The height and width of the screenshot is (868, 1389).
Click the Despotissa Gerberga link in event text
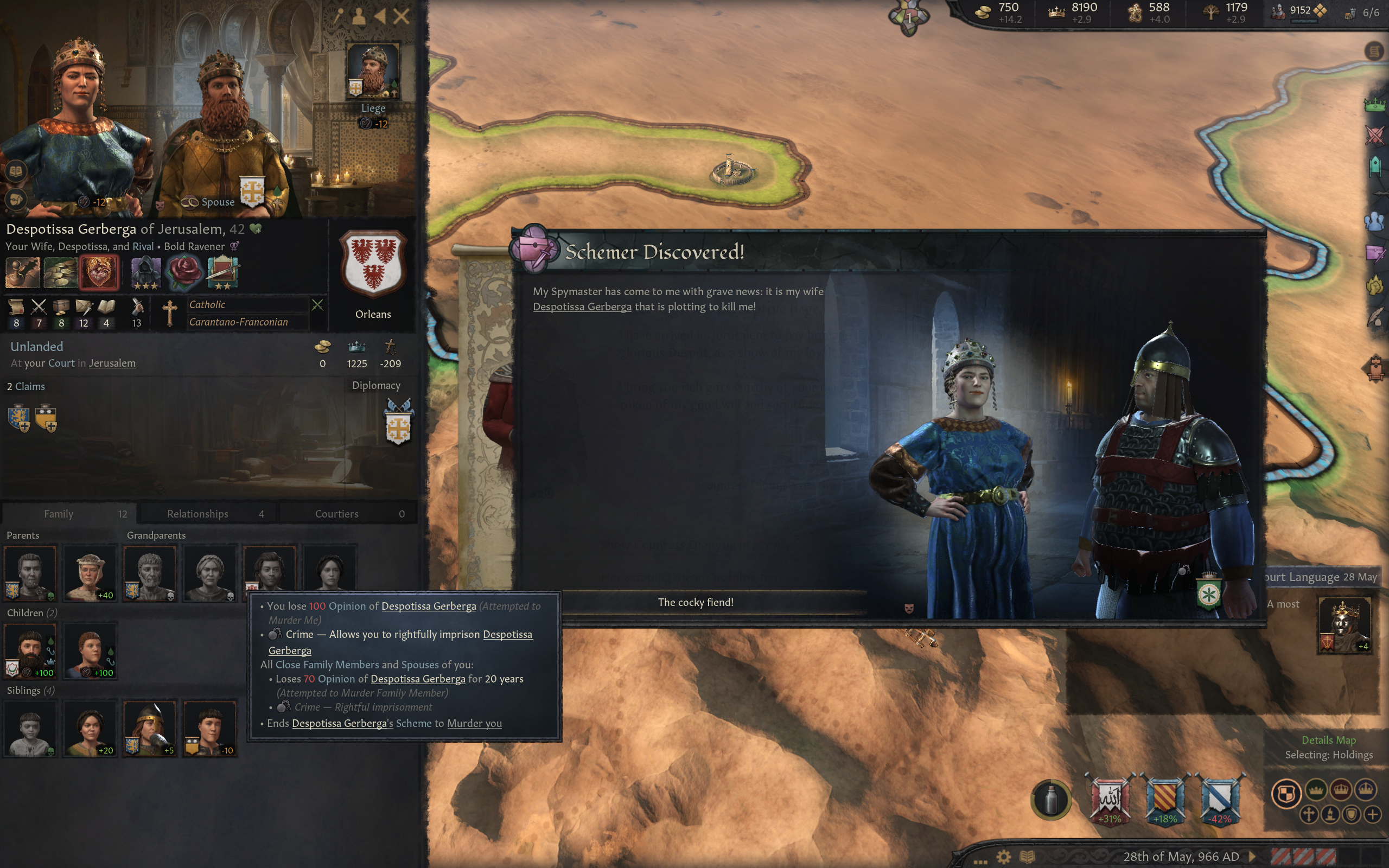(582, 307)
